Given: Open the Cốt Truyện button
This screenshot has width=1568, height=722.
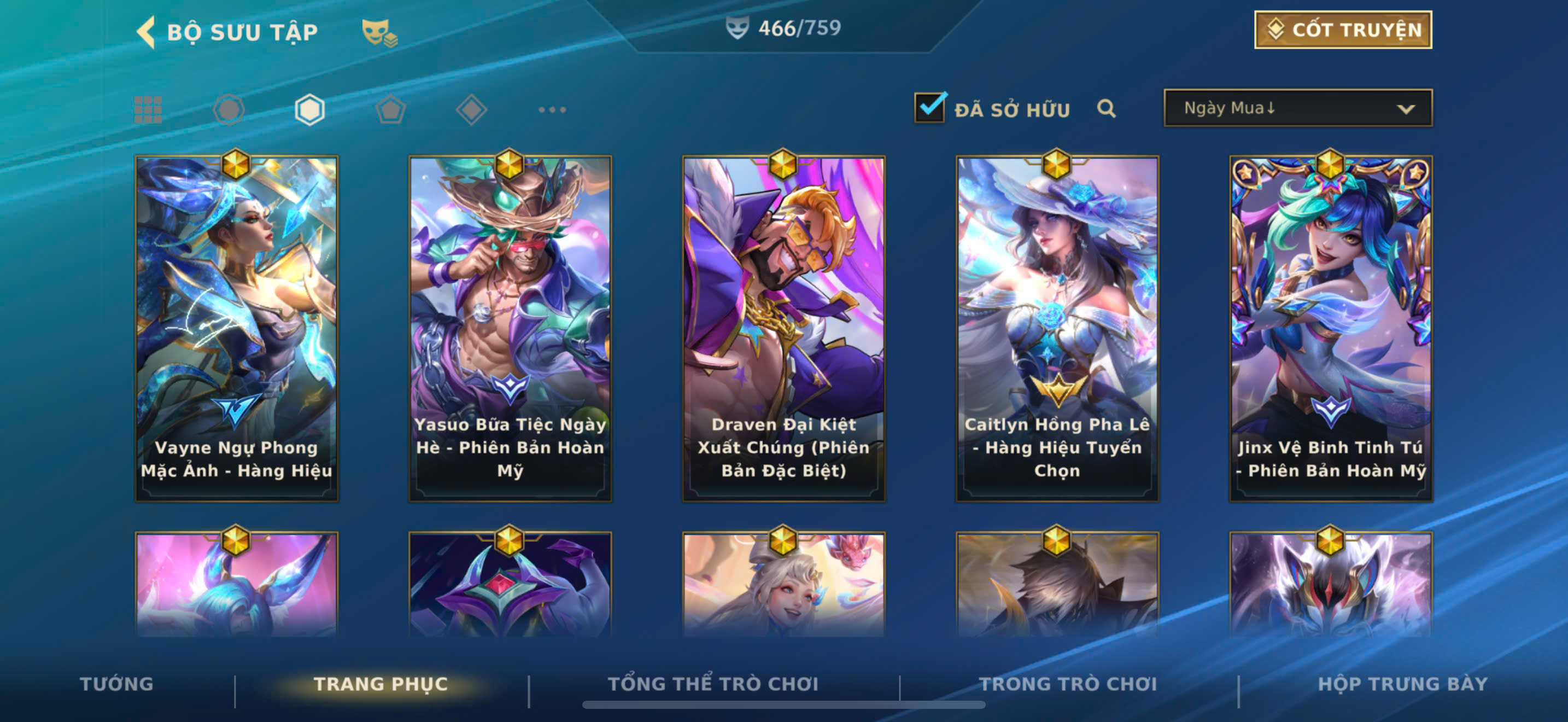Looking at the screenshot, I should click(x=1343, y=30).
